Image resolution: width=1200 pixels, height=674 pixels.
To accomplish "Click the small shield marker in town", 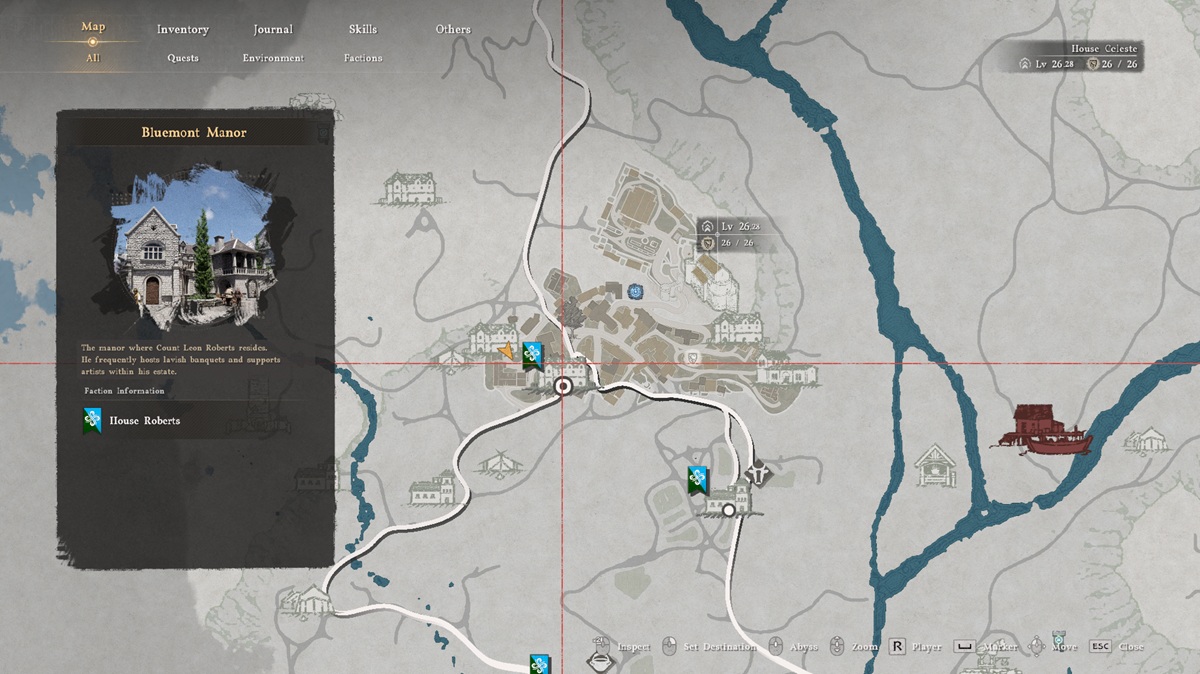I will coord(691,357).
